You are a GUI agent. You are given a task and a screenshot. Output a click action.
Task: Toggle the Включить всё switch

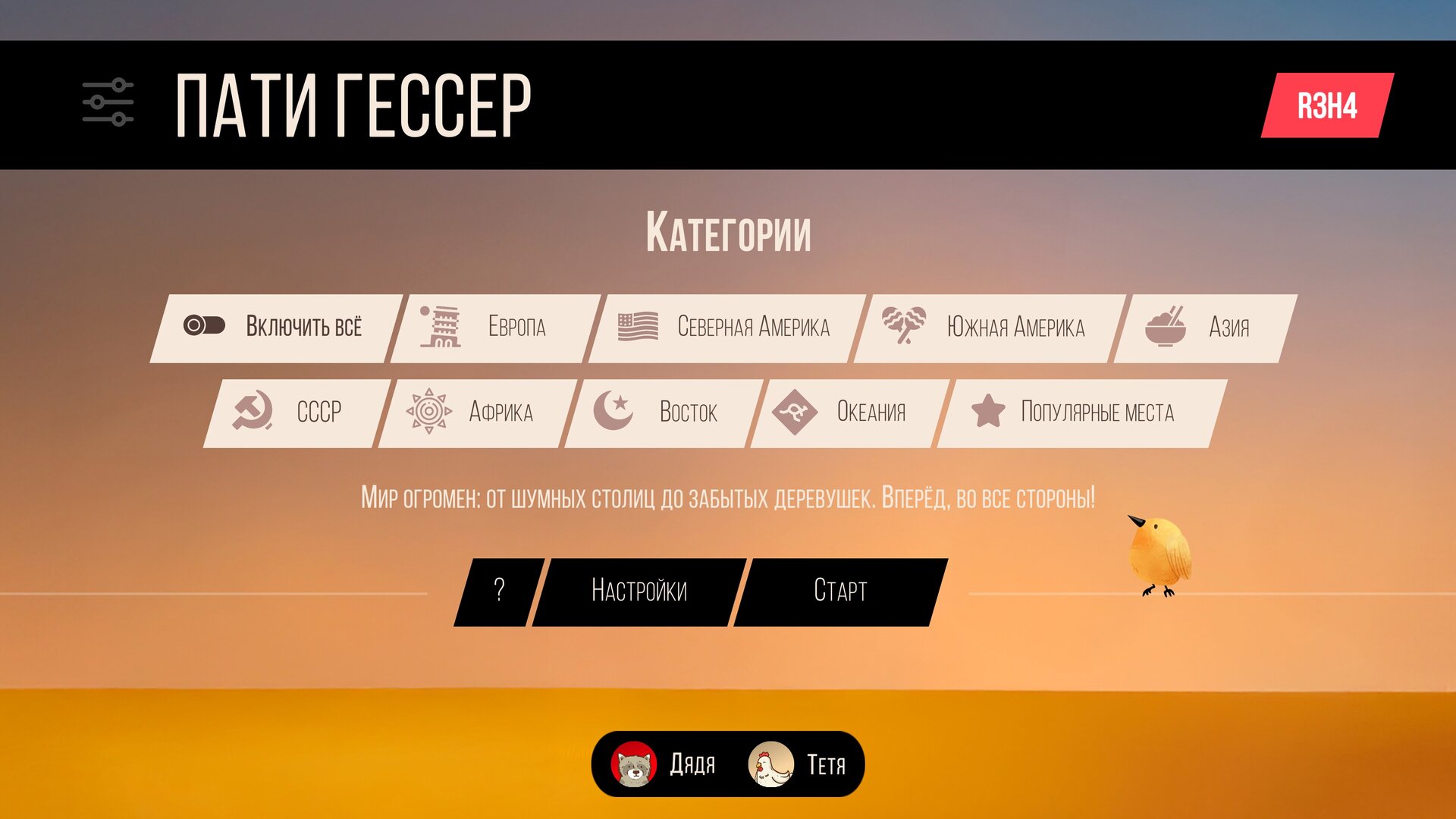pyautogui.click(x=204, y=326)
